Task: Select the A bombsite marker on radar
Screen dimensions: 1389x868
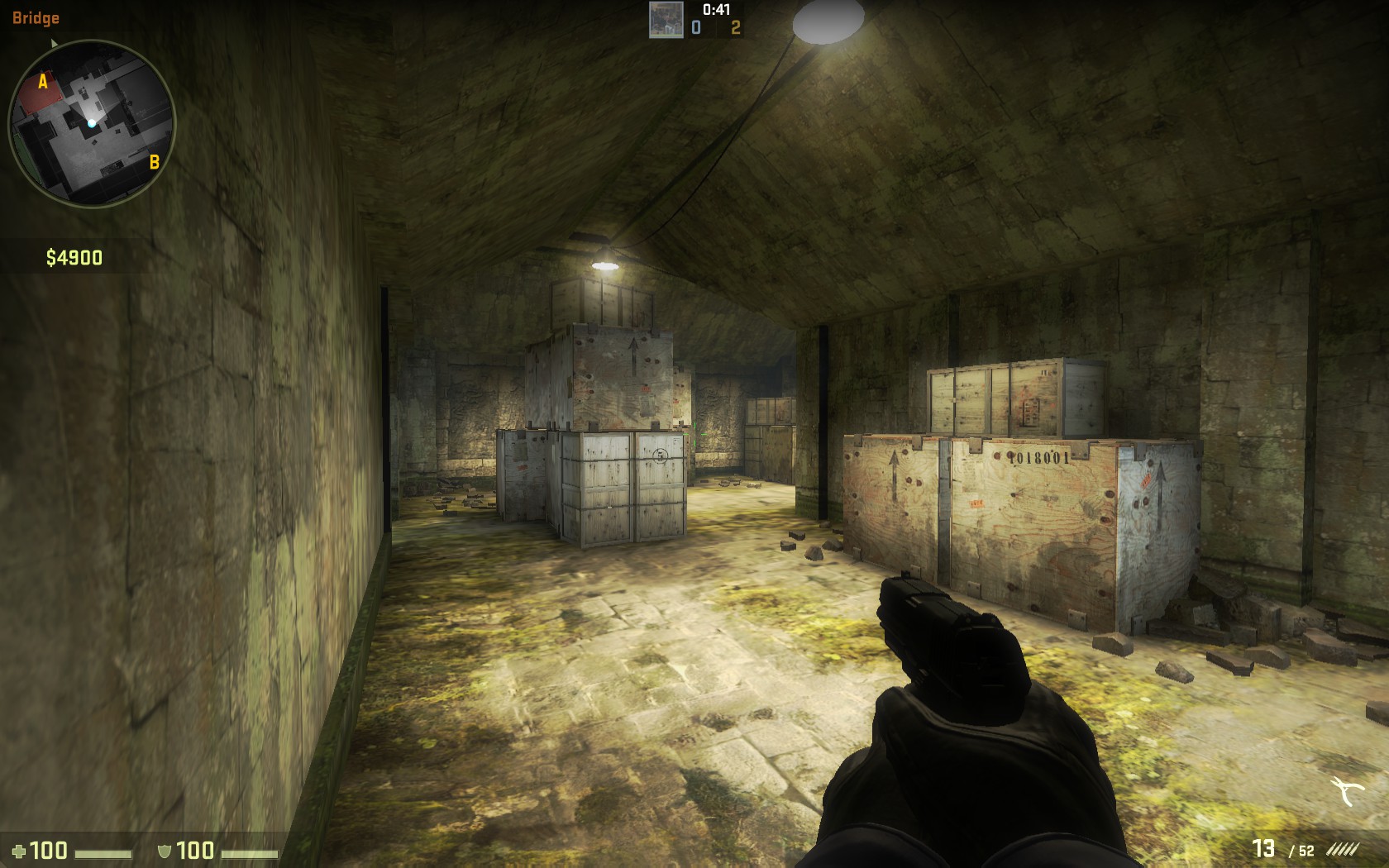Action: point(43,82)
